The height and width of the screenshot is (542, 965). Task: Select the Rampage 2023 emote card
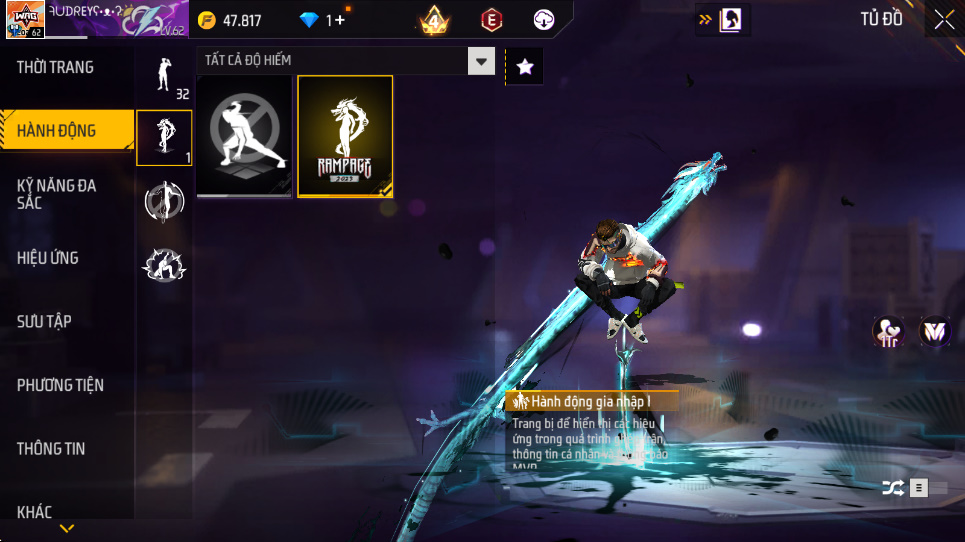pyautogui.click(x=345, y=136)
